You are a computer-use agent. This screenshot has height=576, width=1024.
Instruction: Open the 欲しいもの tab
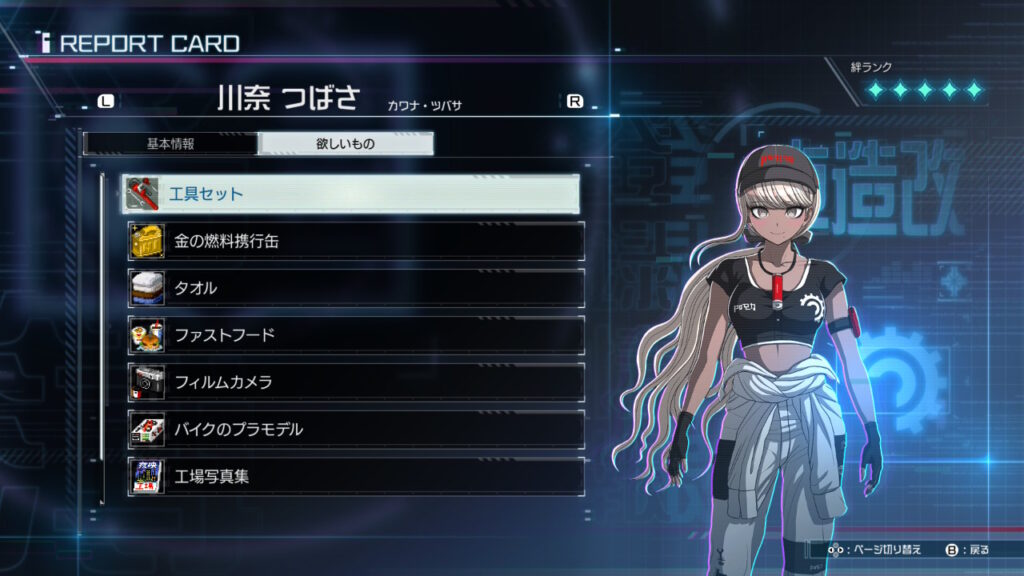345,144
